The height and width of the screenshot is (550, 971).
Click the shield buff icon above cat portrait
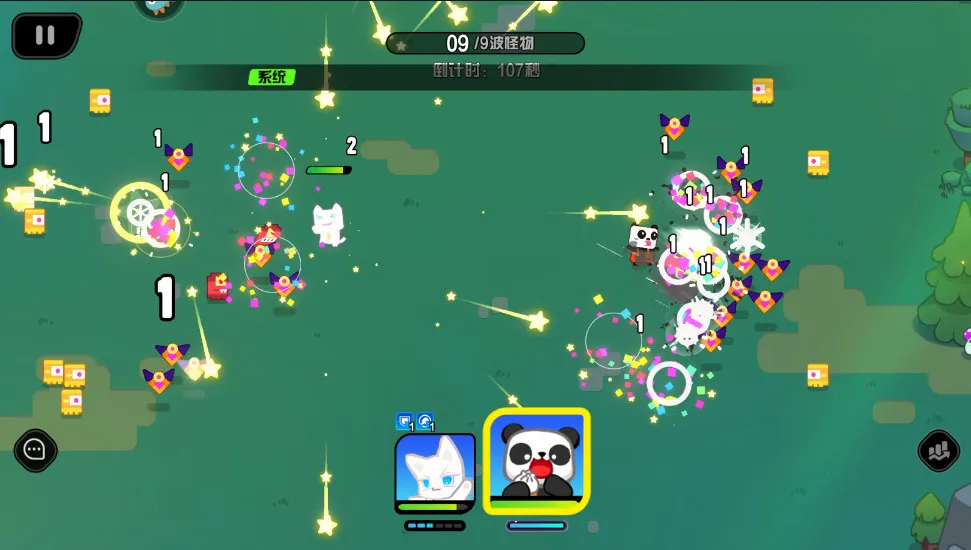(x=405, y=422)
